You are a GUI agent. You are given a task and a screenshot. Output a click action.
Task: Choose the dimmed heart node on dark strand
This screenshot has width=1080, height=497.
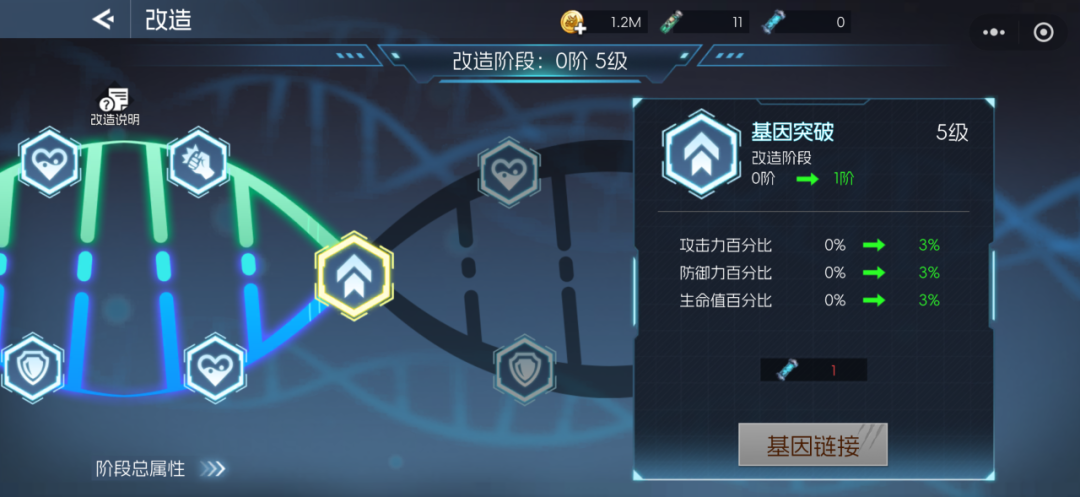(508, 172)
